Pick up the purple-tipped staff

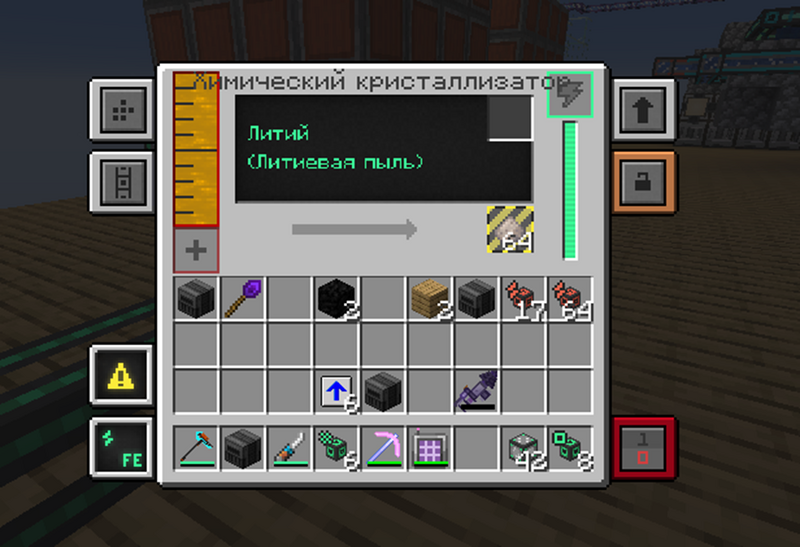click(x=243, y=298)
